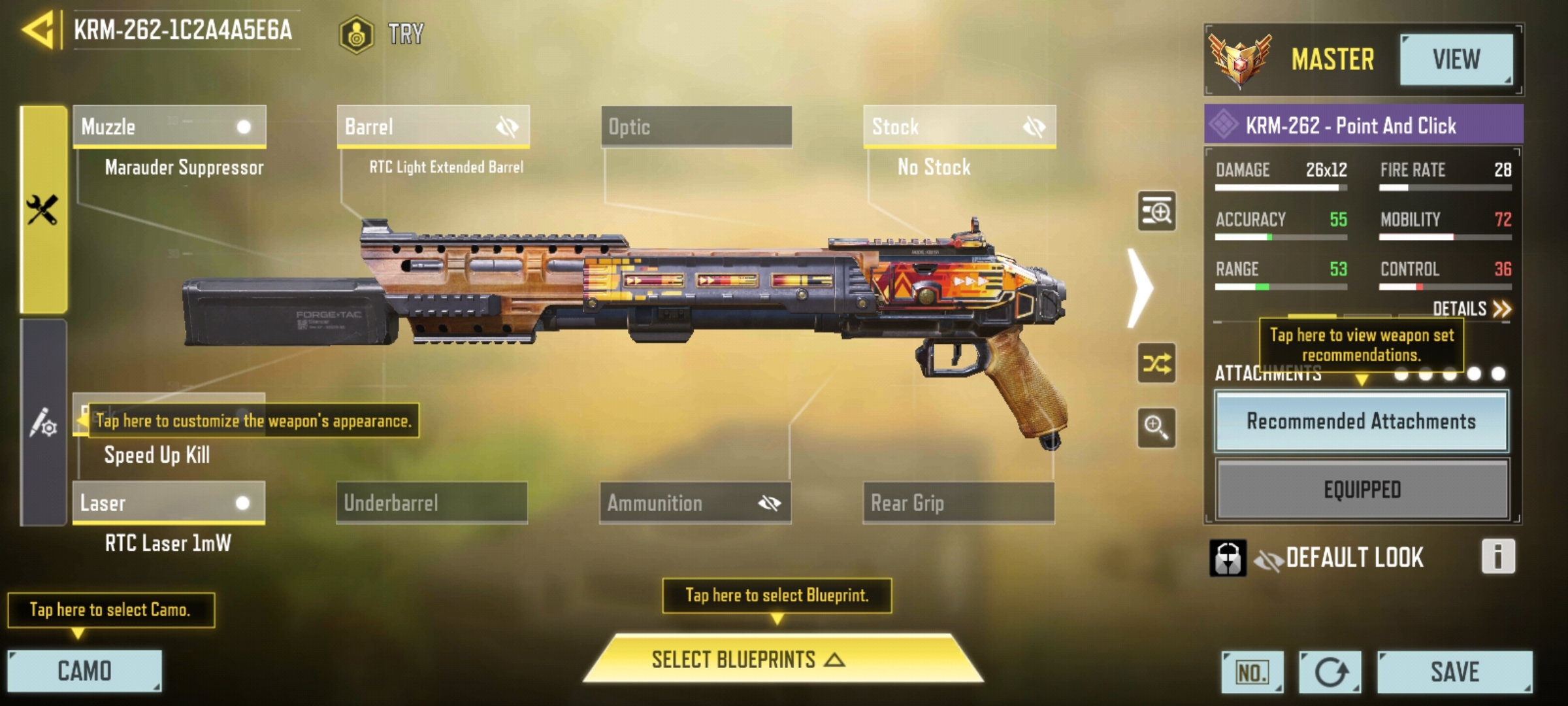Randomize attachments with the shuffle icon
This screenshot has width=1568, height=706.
pyautogui.click(x=1156, y=363)
